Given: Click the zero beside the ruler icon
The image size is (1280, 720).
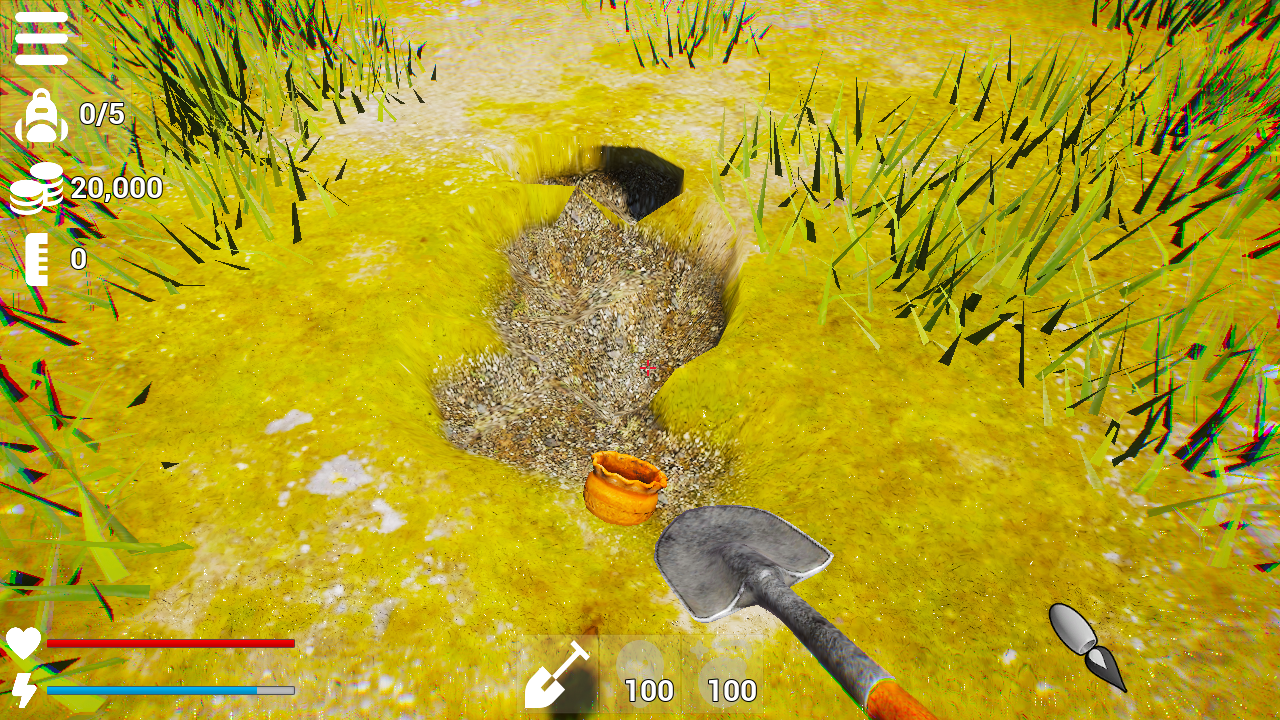Looking at the screenshot, I should (77, 260).
